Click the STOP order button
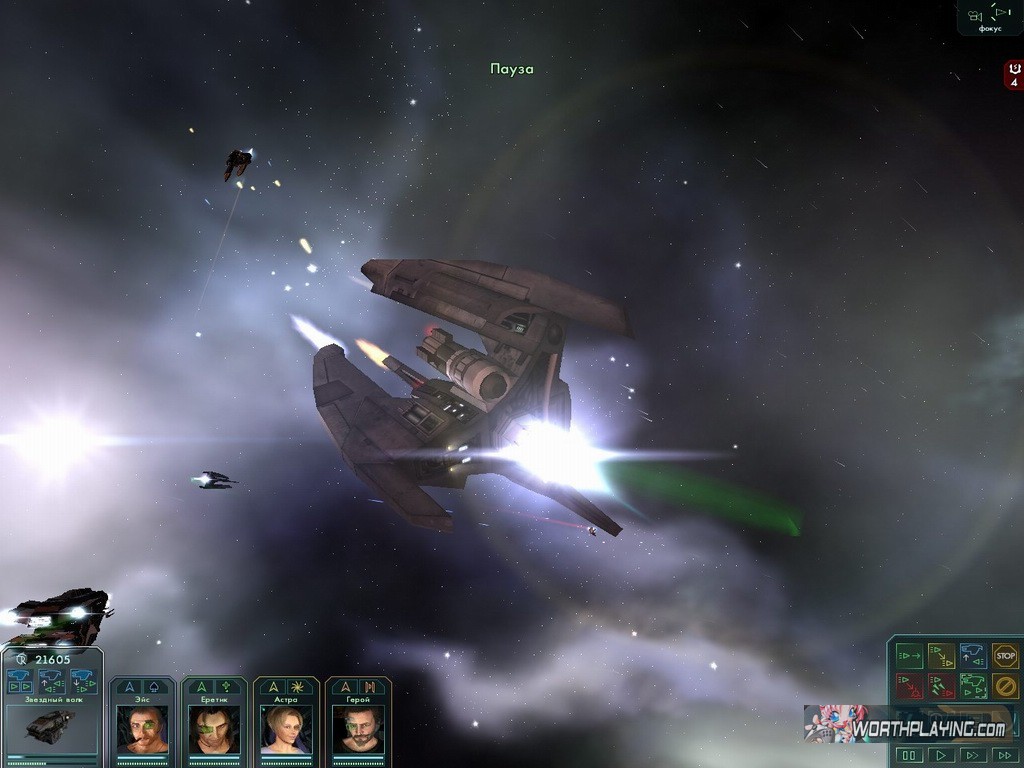Viewport: 1024px width, 768px height. 1005,656
